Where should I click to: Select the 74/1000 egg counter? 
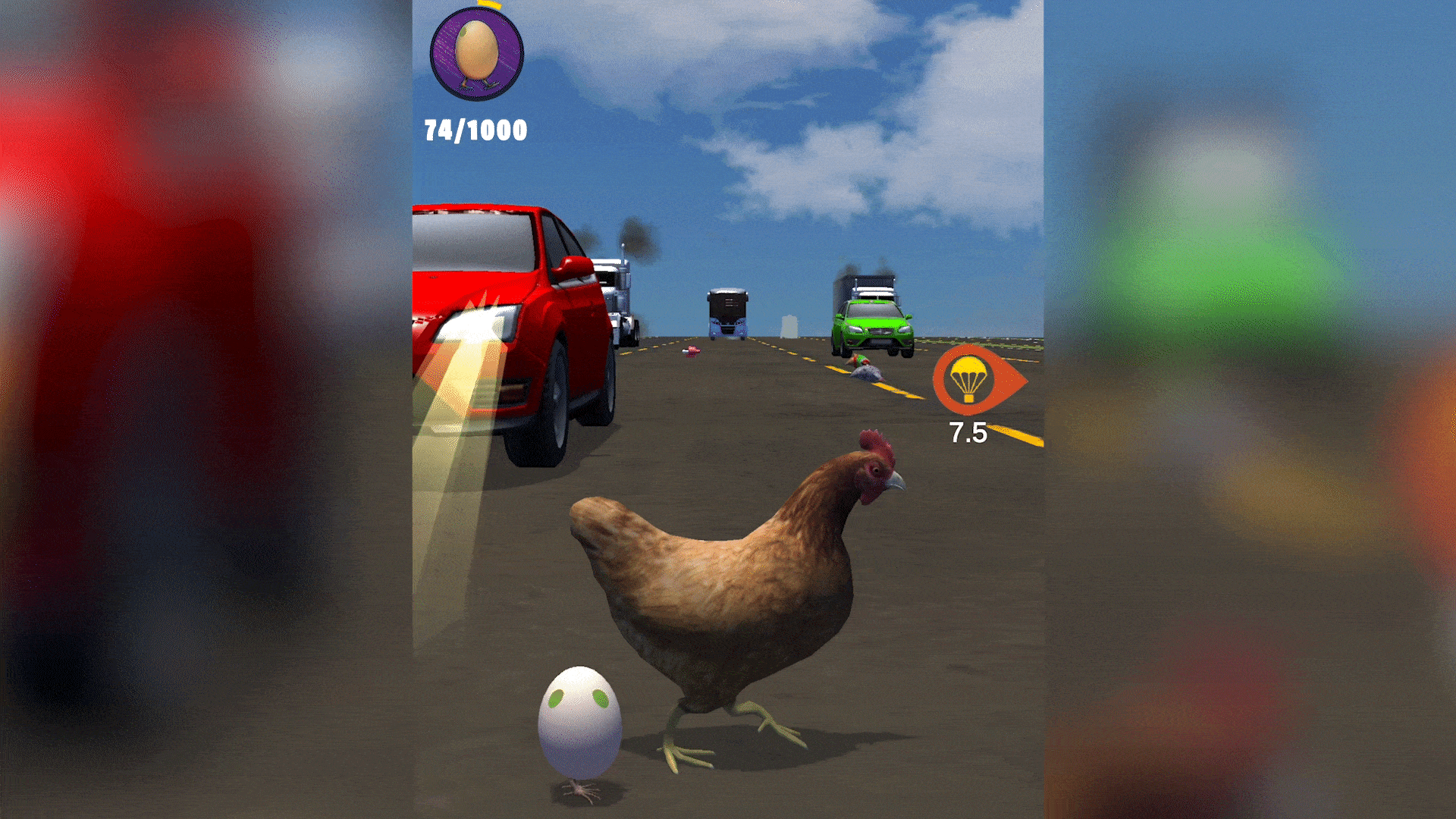[x=475, y=130]
